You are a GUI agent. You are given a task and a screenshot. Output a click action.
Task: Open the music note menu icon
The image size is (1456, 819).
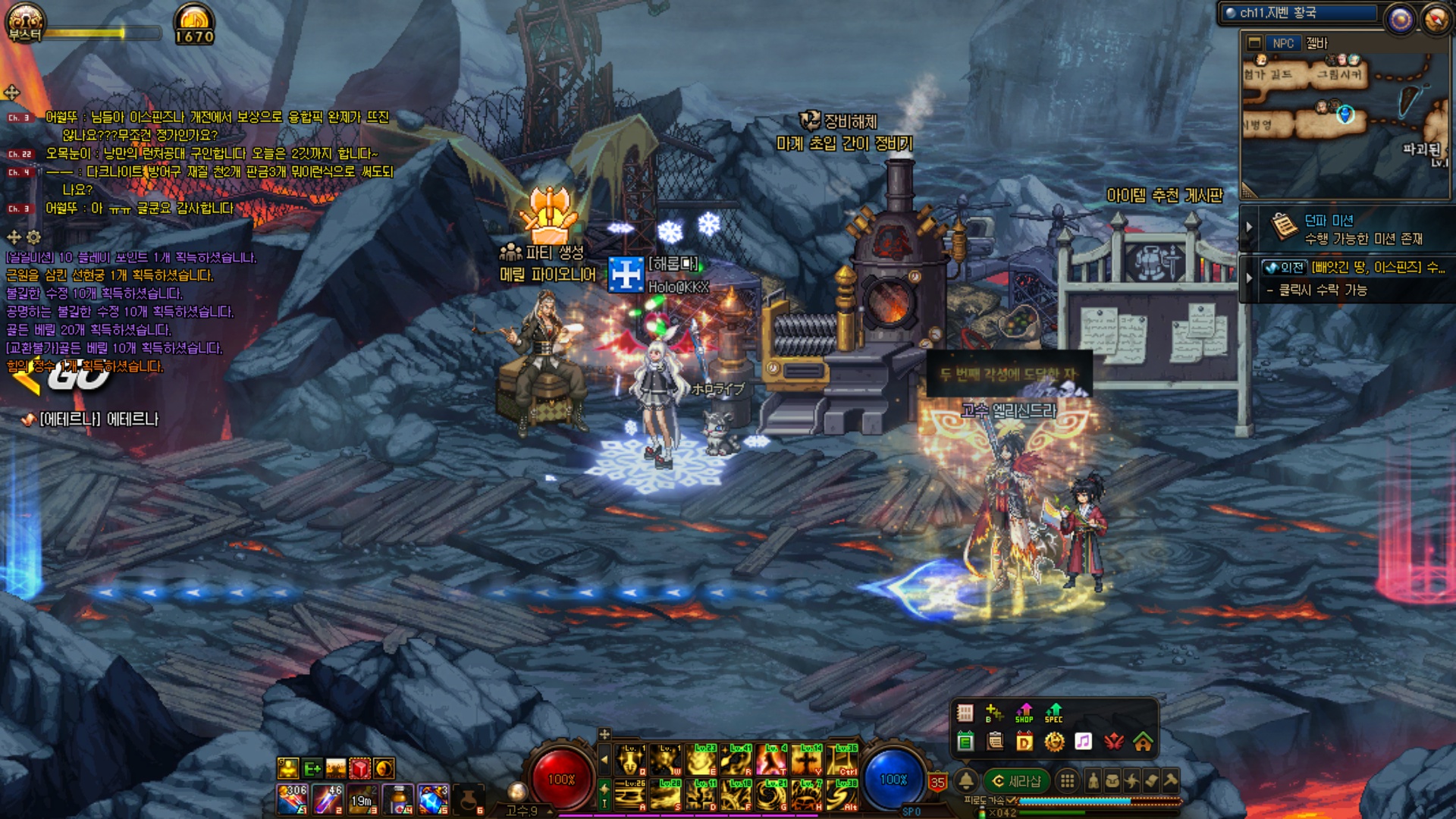[1084, 742]
